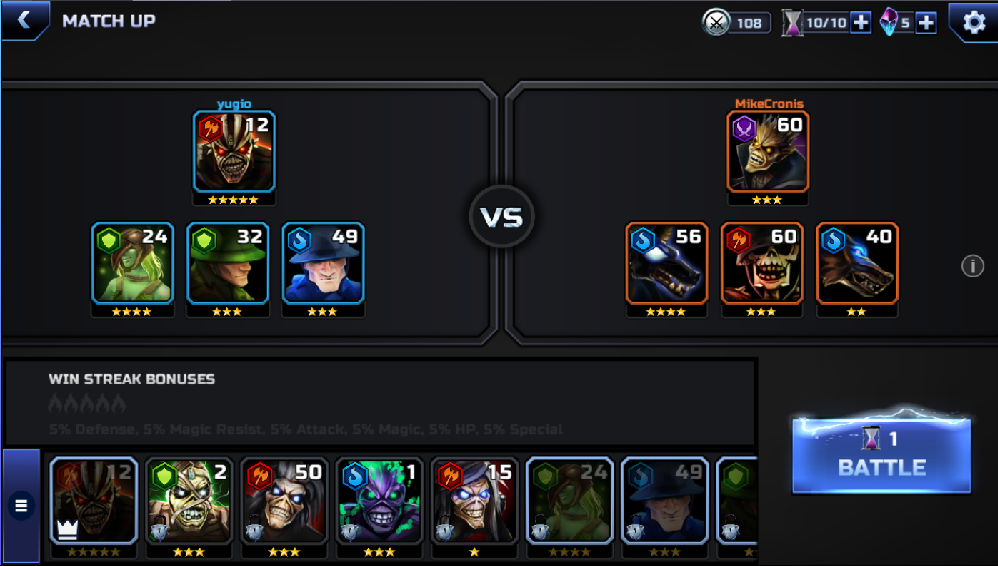
Task: Go back with the top-left arrow
Action: 24,20
